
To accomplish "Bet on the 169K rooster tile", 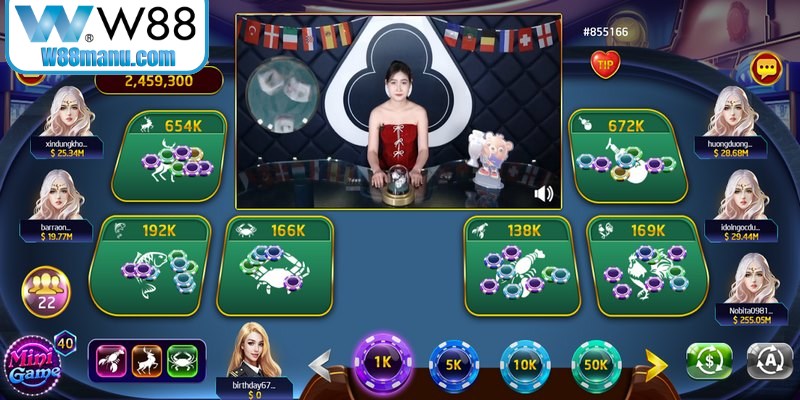I will coord(643,266).
